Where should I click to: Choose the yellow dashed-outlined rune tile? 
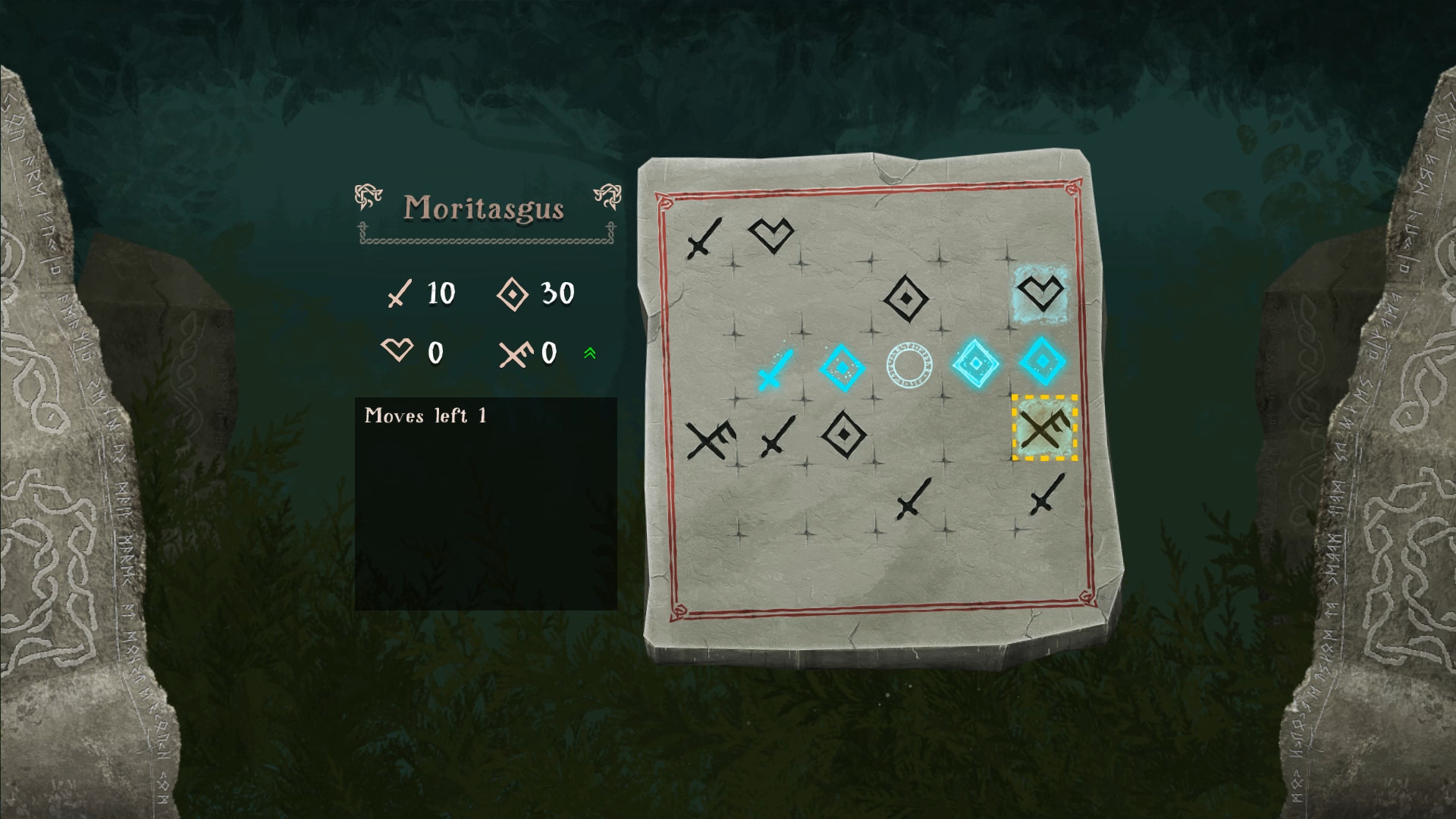click(1044, 428)
